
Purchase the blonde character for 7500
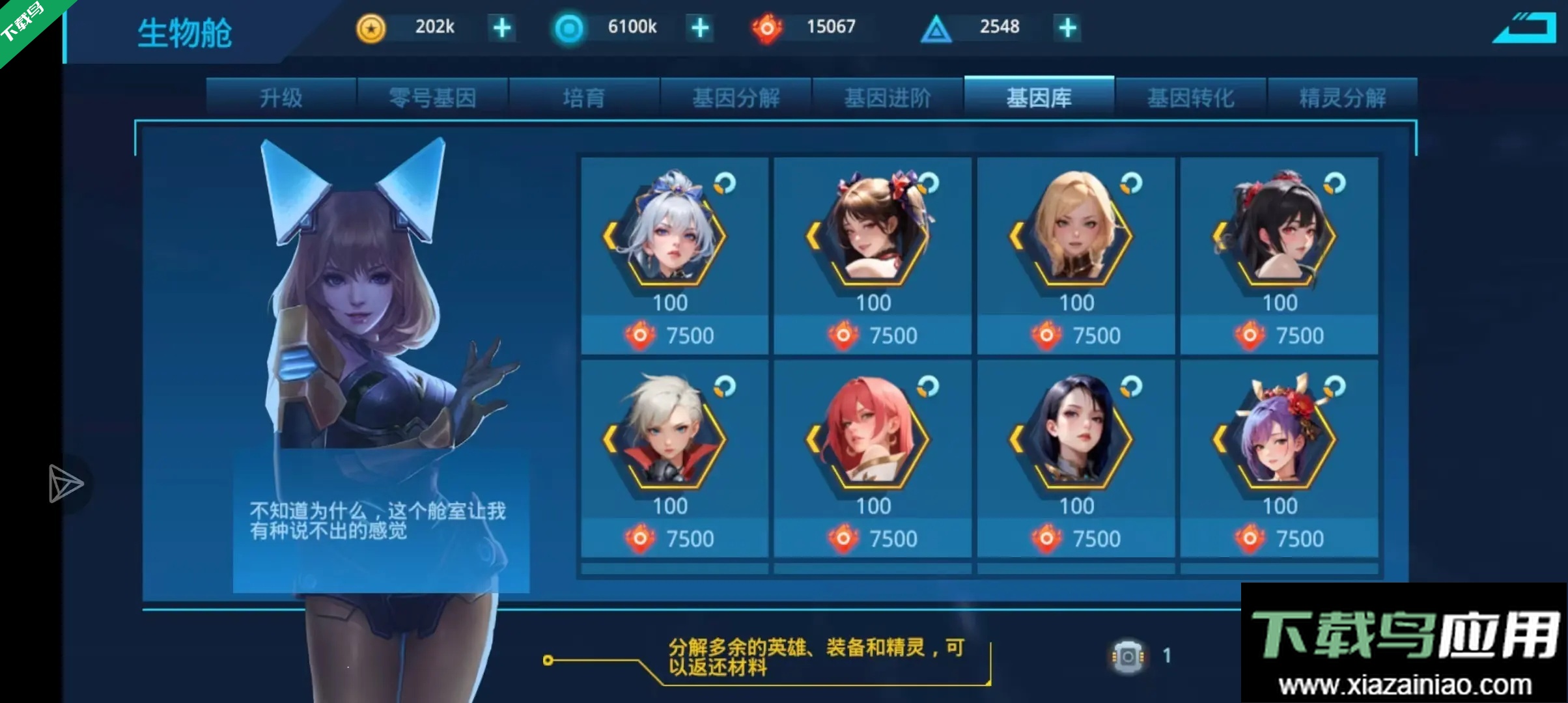click(x=1076, y=335)
